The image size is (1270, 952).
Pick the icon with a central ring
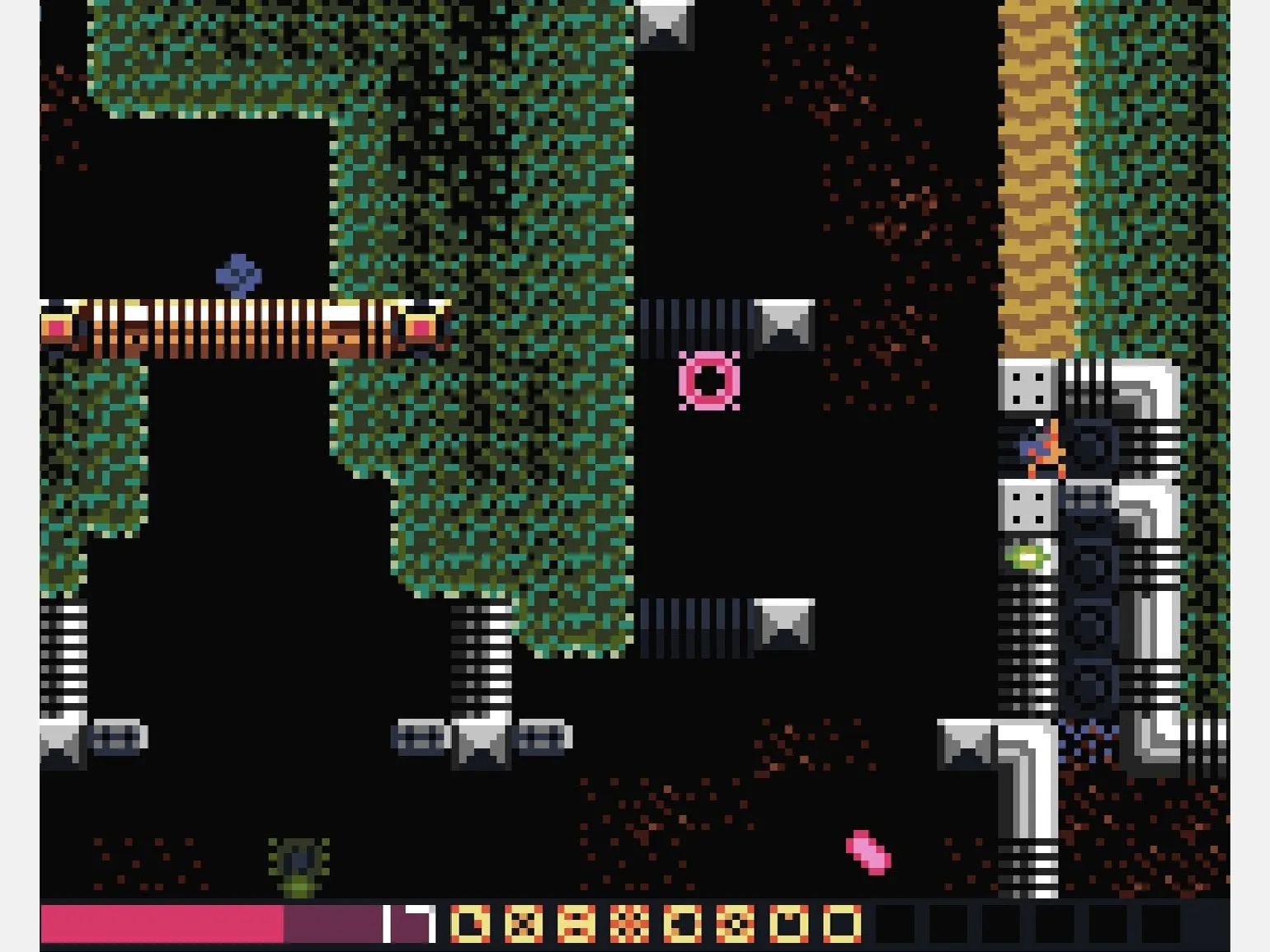click(x=735, y=924)
